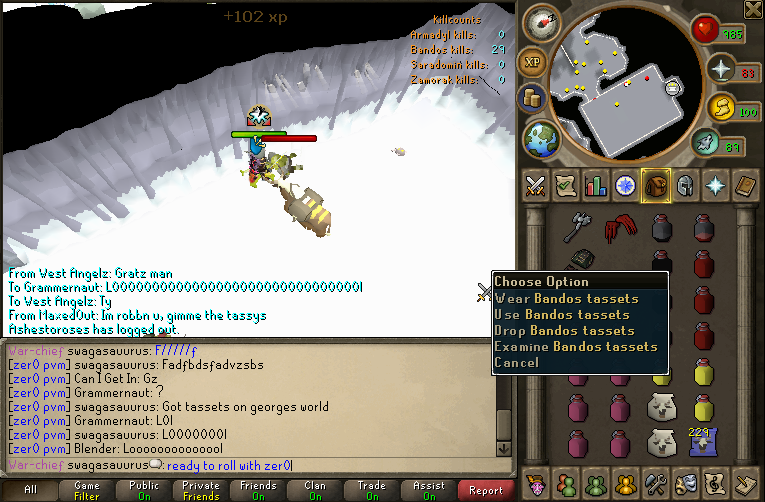Switch to the skills stats tab
Viewport: 765px width, 502px height.
click(x=596, y=185)
